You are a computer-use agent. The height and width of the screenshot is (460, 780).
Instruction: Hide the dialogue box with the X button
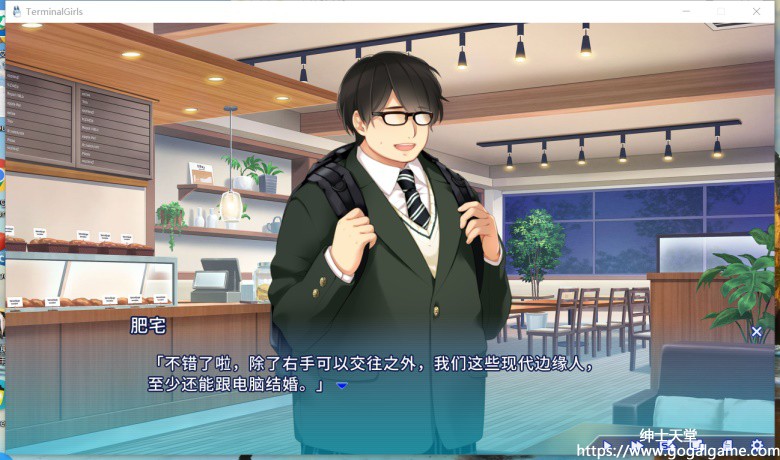click(756, 331)
